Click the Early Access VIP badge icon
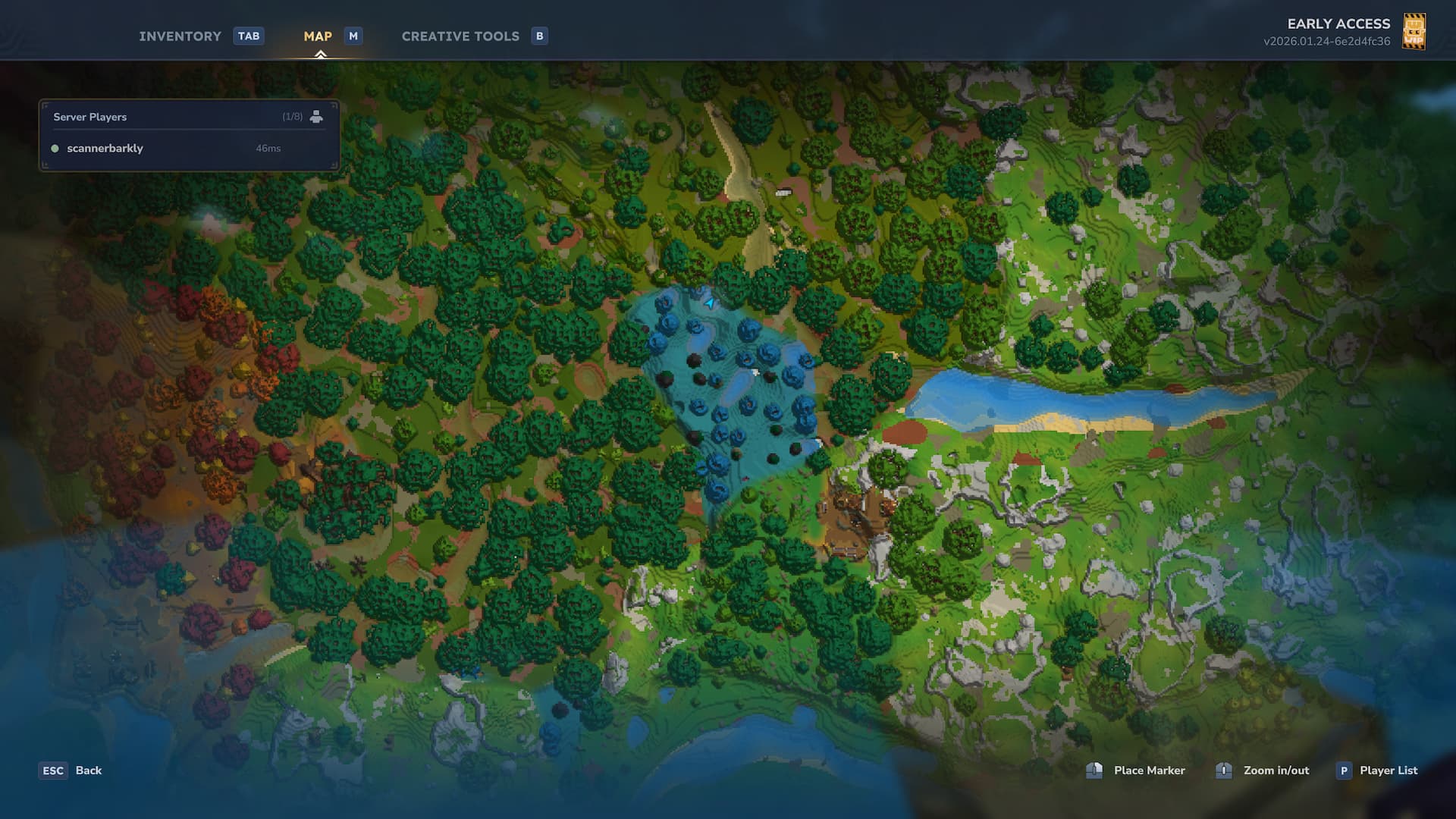The image size is (1456, 819). point(1414,32)
